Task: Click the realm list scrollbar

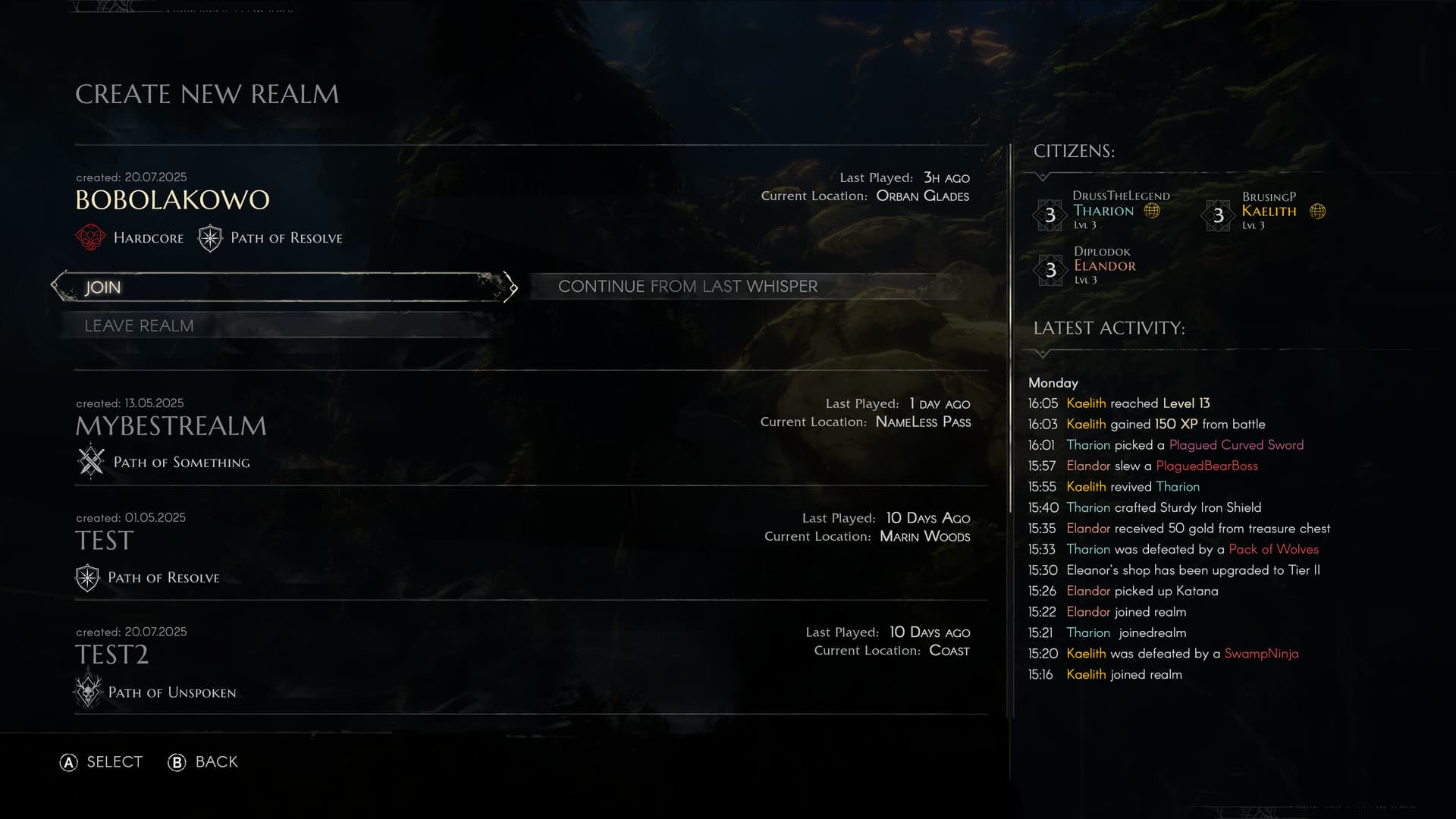Action: pos(1010,326)
